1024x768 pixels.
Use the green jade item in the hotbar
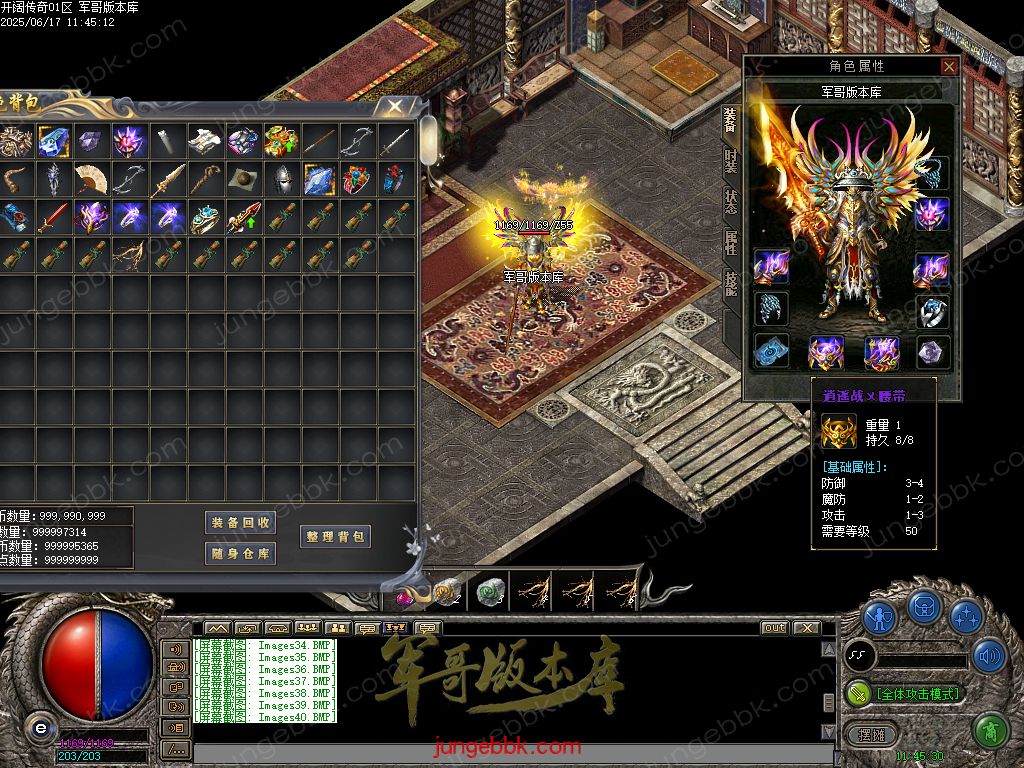click(x=490, y=592)
